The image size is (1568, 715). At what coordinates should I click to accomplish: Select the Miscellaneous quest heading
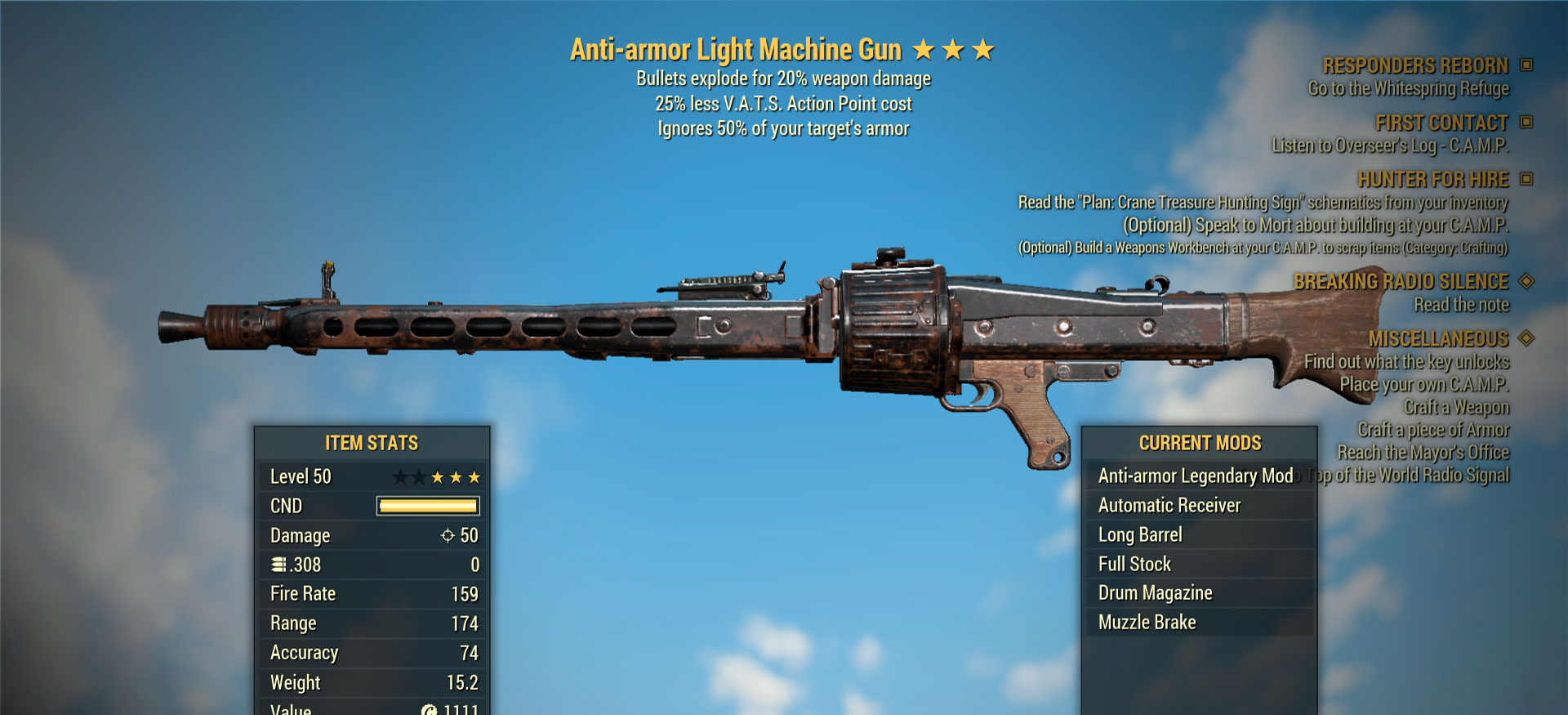(1437, 338)
